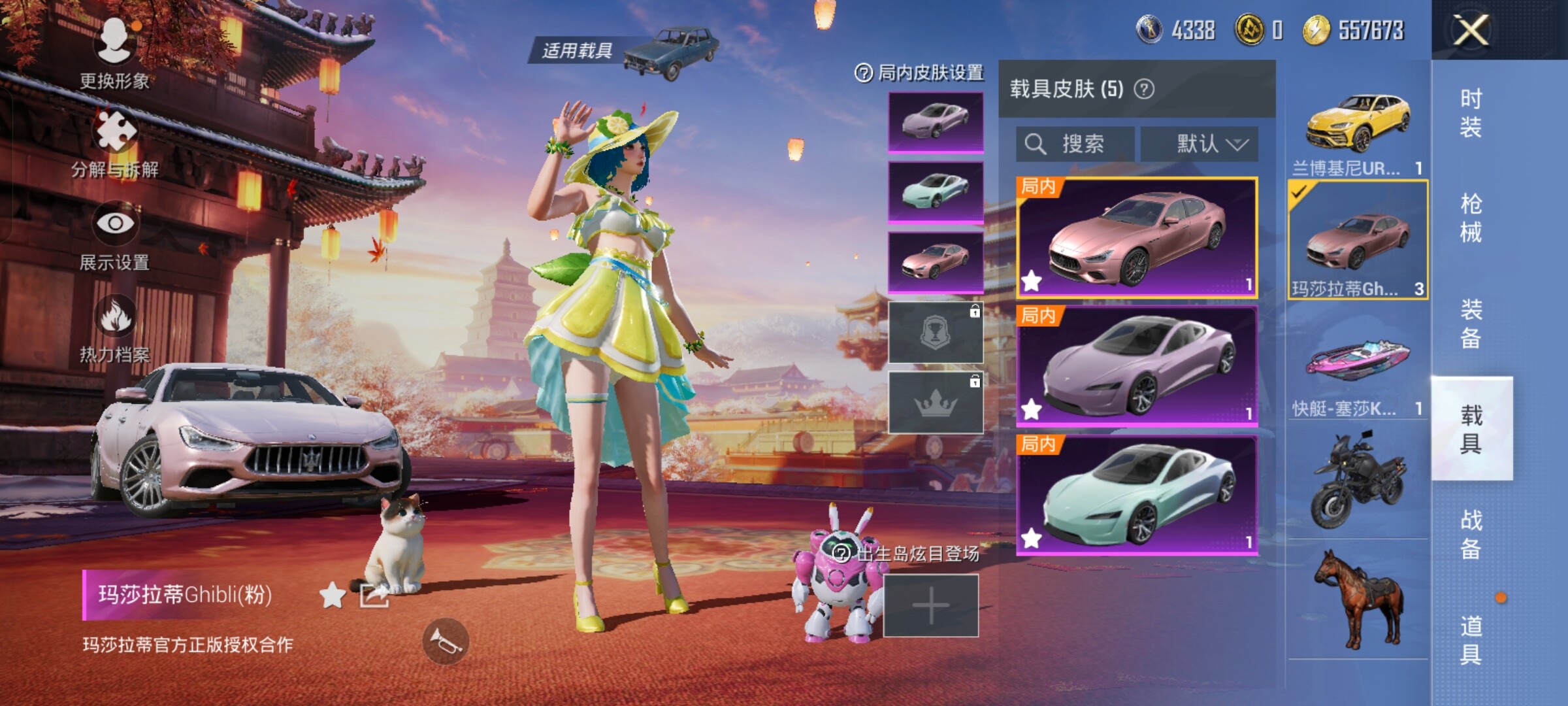Click the 搜索 search box
Screen dimensions: 1568x706
click(x=1075, y=144)
